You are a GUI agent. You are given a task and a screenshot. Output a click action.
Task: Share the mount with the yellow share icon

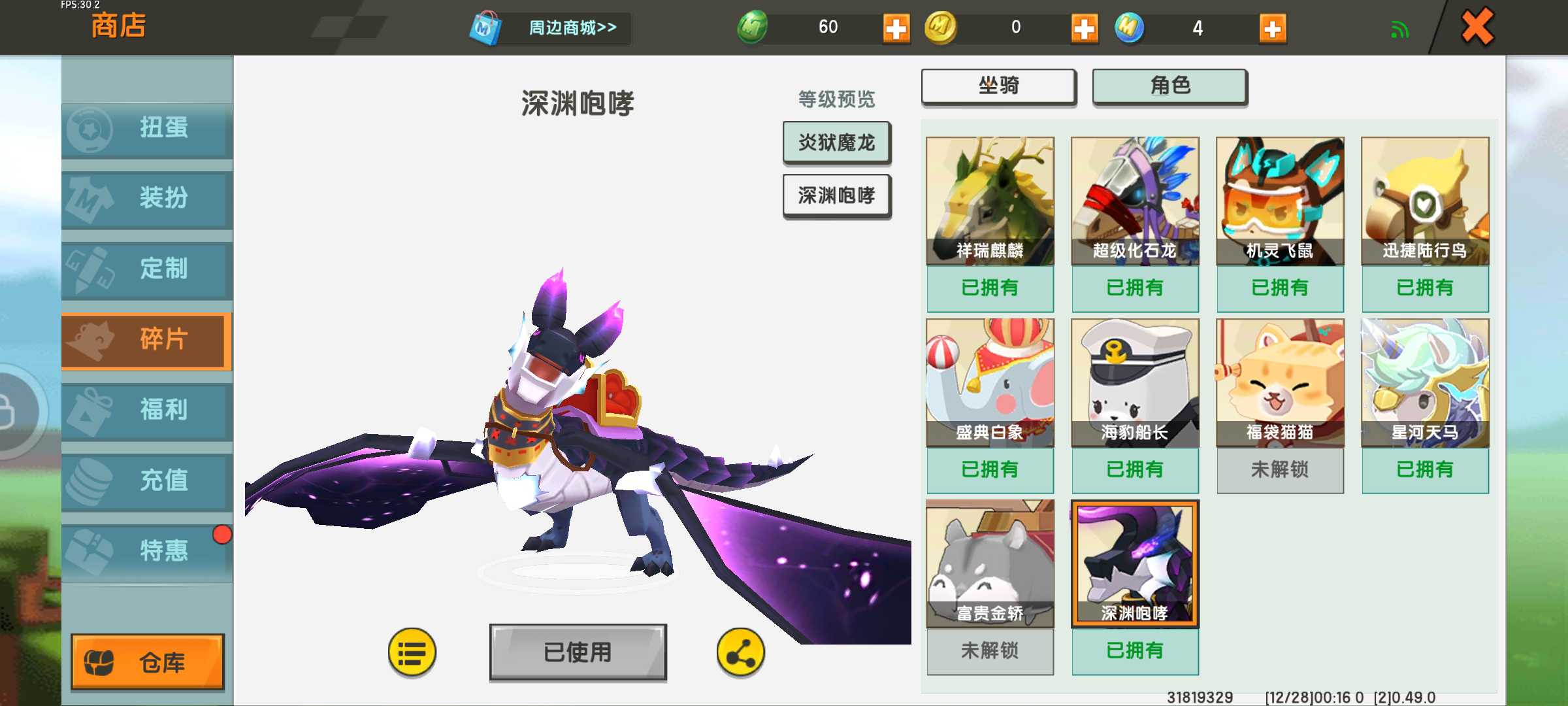(x=740, y=652)
